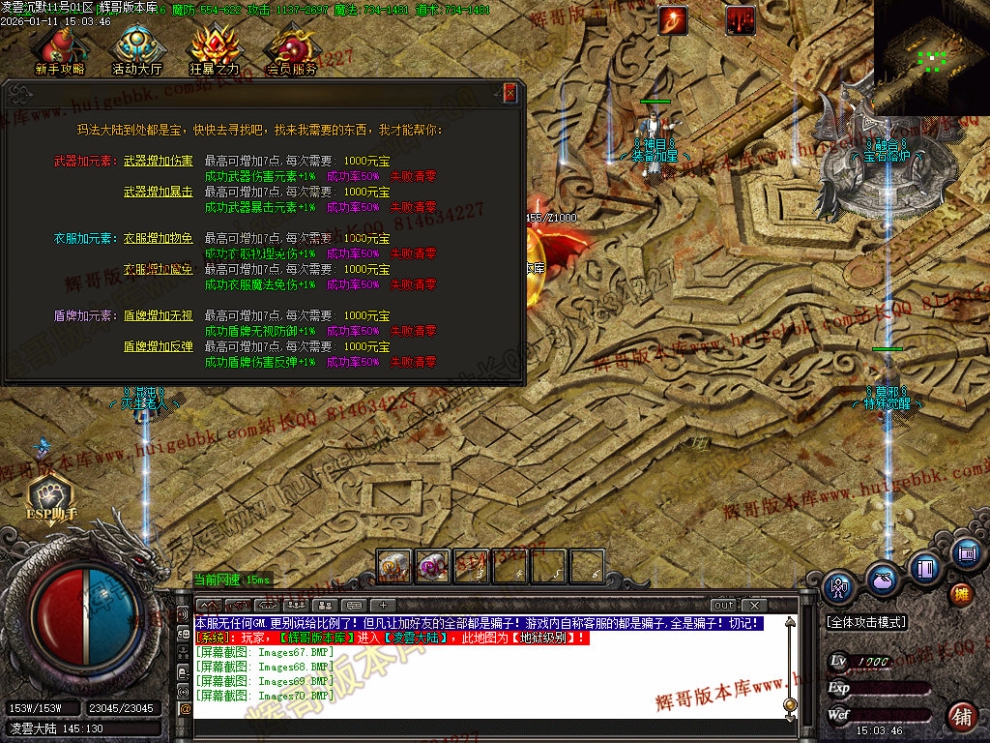Open the 狂暴之力 rage power menu

214,50
